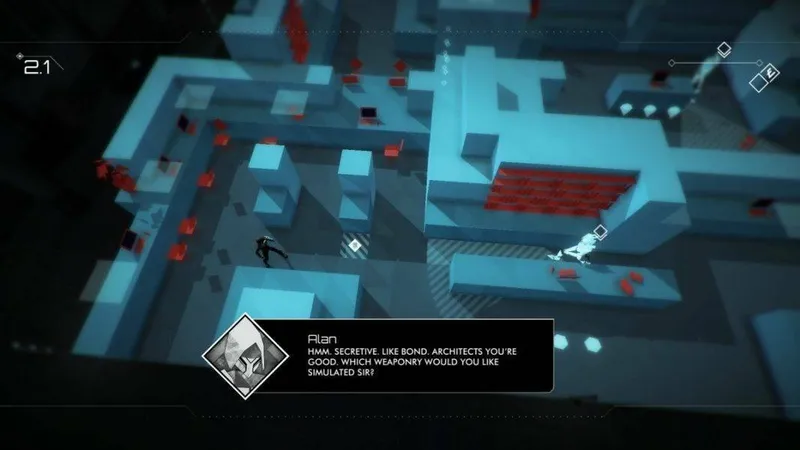Select the empty gadget diamond slot
This screenshot has height=450, width=800.
click(758, 83)
